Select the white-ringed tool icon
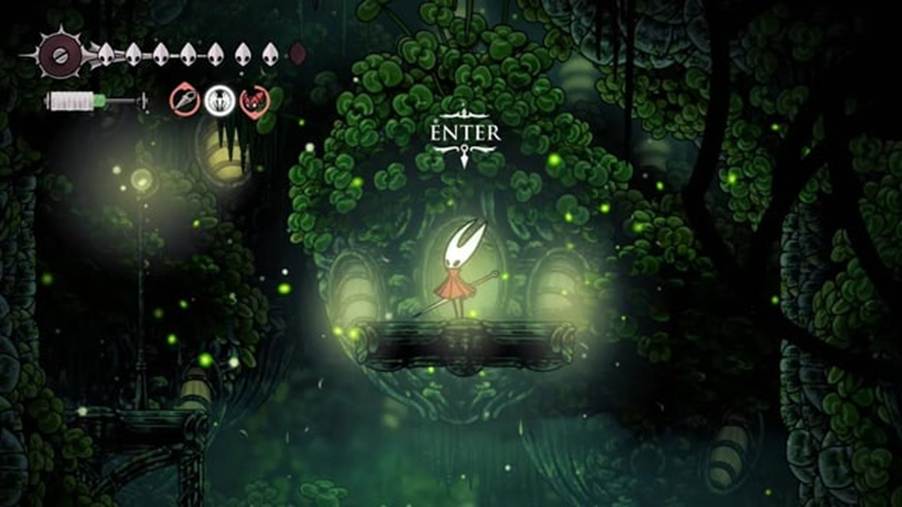Screen dimensions: 902x507 220,100
